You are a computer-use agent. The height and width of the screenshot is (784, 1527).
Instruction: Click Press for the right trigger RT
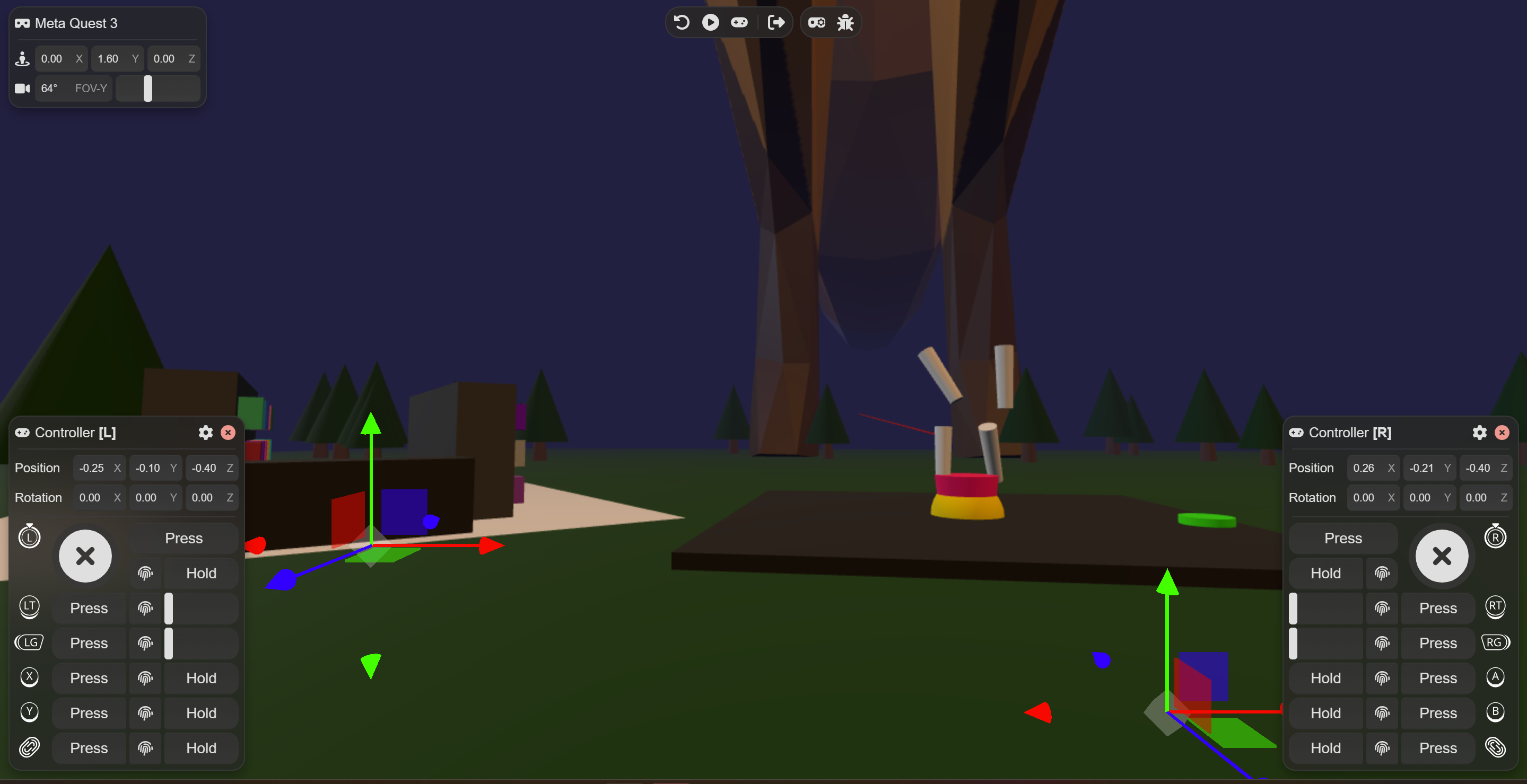click(x=1437, y=608)
